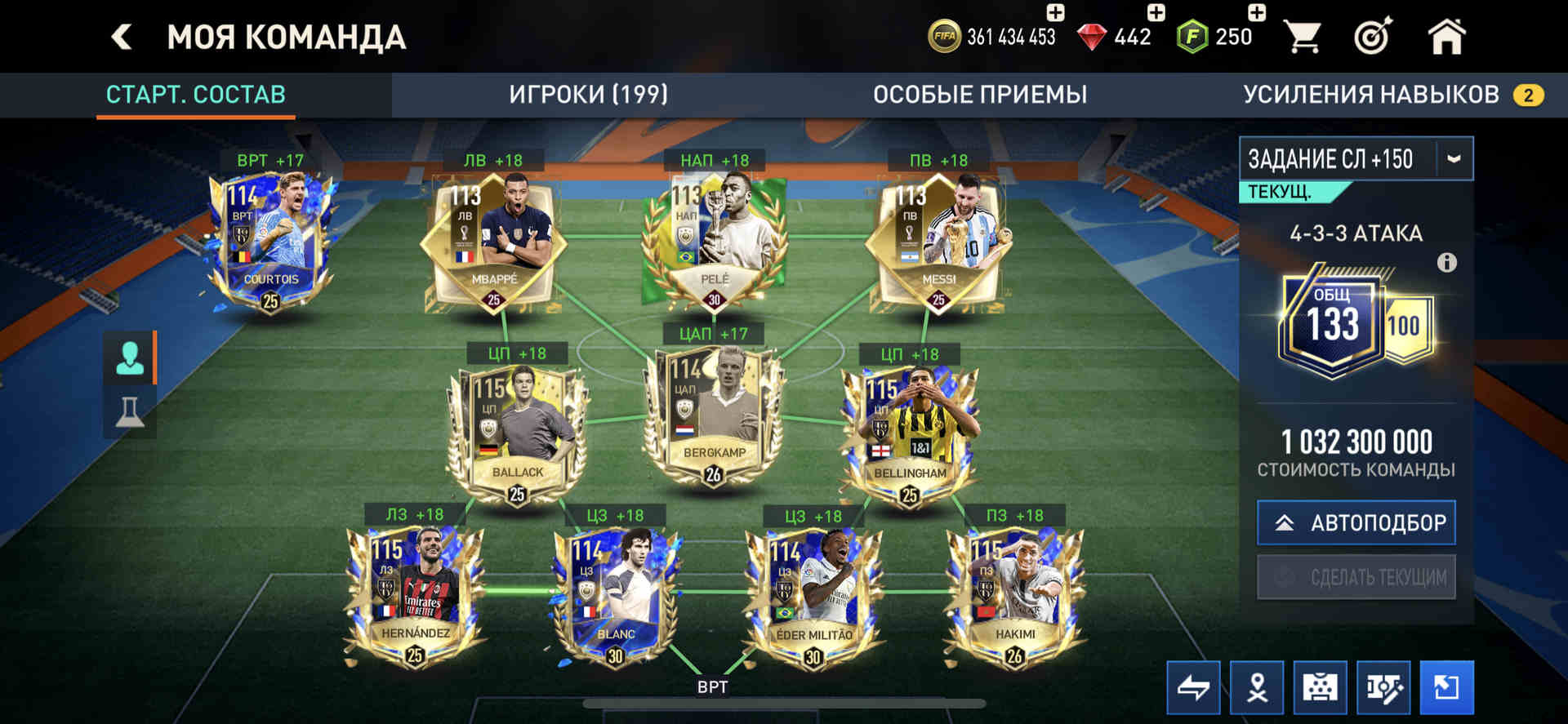
Task: Add more FIFA coins with plus
Action: 1055,12
